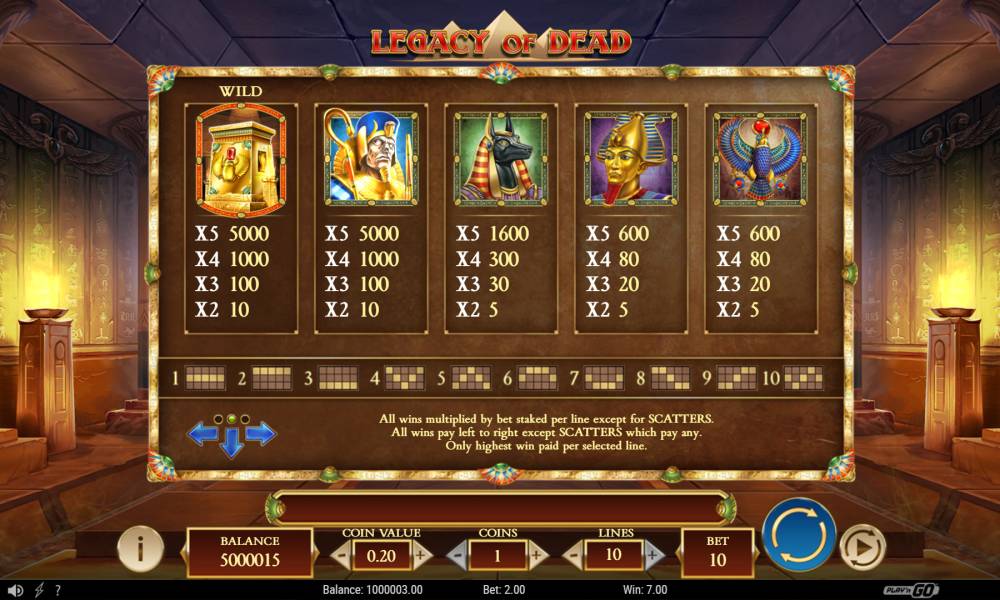1000x600 pixels.
Task: Close paytable with the blue down arrow
Action: point(232,445)
